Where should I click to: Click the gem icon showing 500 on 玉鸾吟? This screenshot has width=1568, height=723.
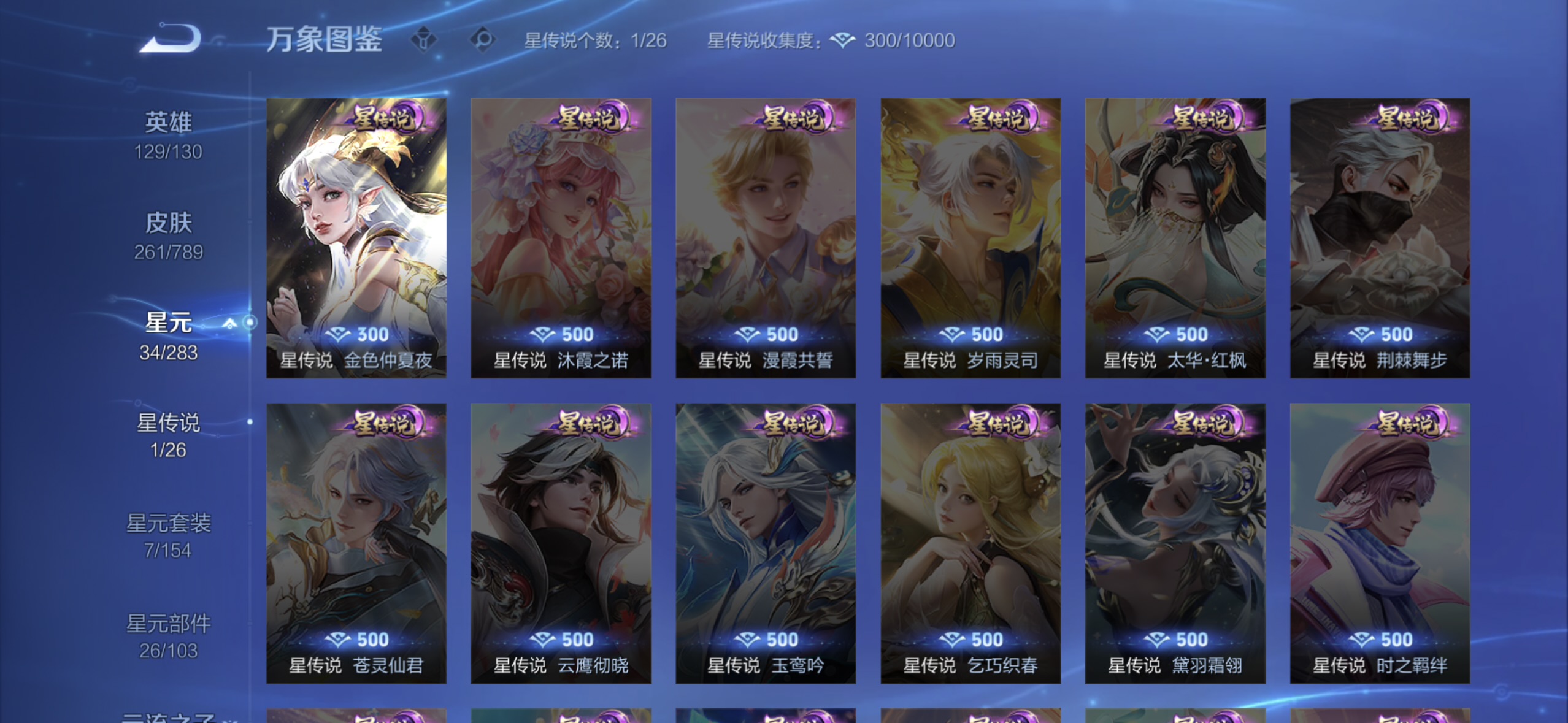(x=746, y=639)
